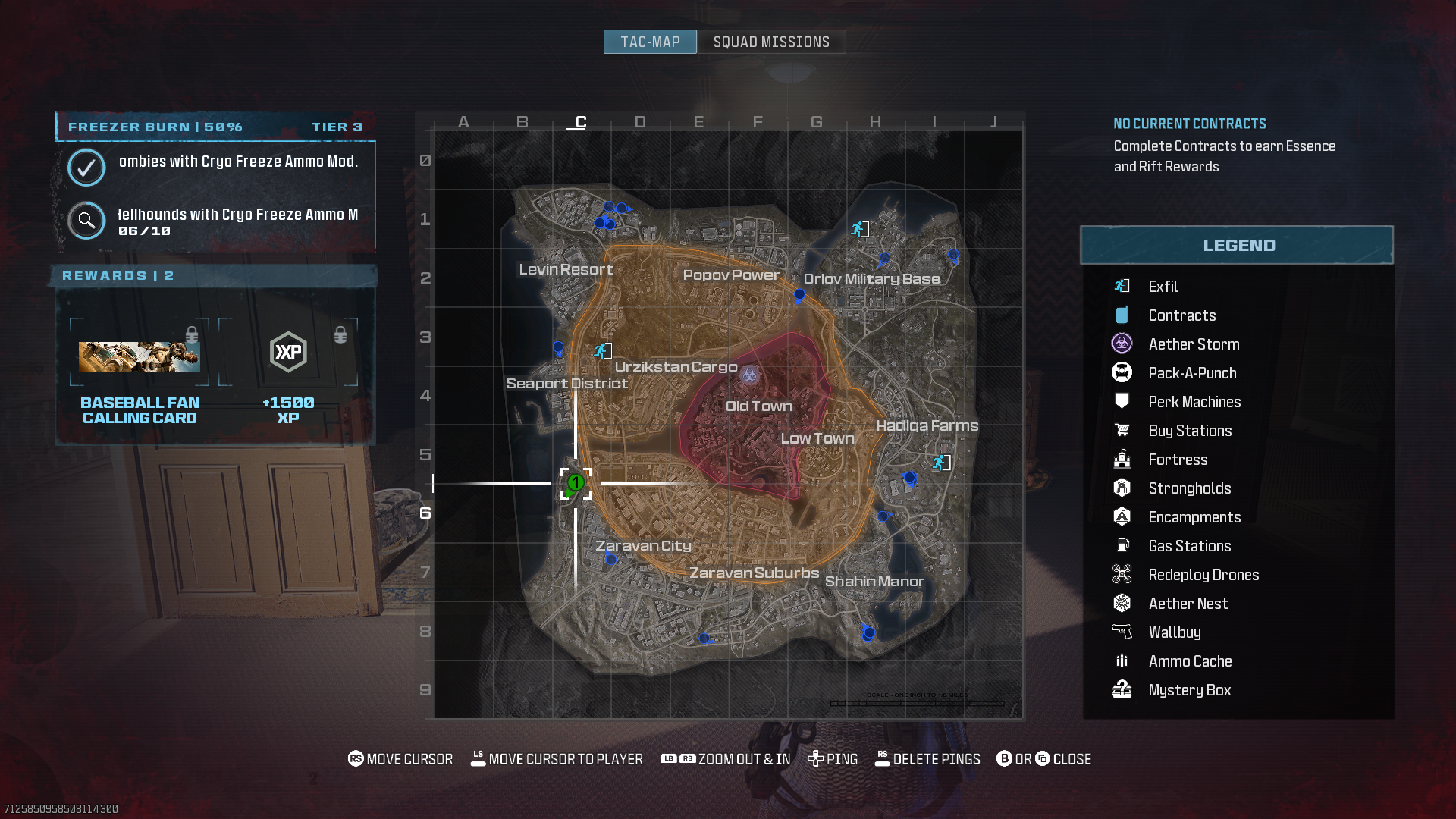Screen dimensions: 1456x819
Task: Select the Tac-Map tab
Action: click(649, 42)
